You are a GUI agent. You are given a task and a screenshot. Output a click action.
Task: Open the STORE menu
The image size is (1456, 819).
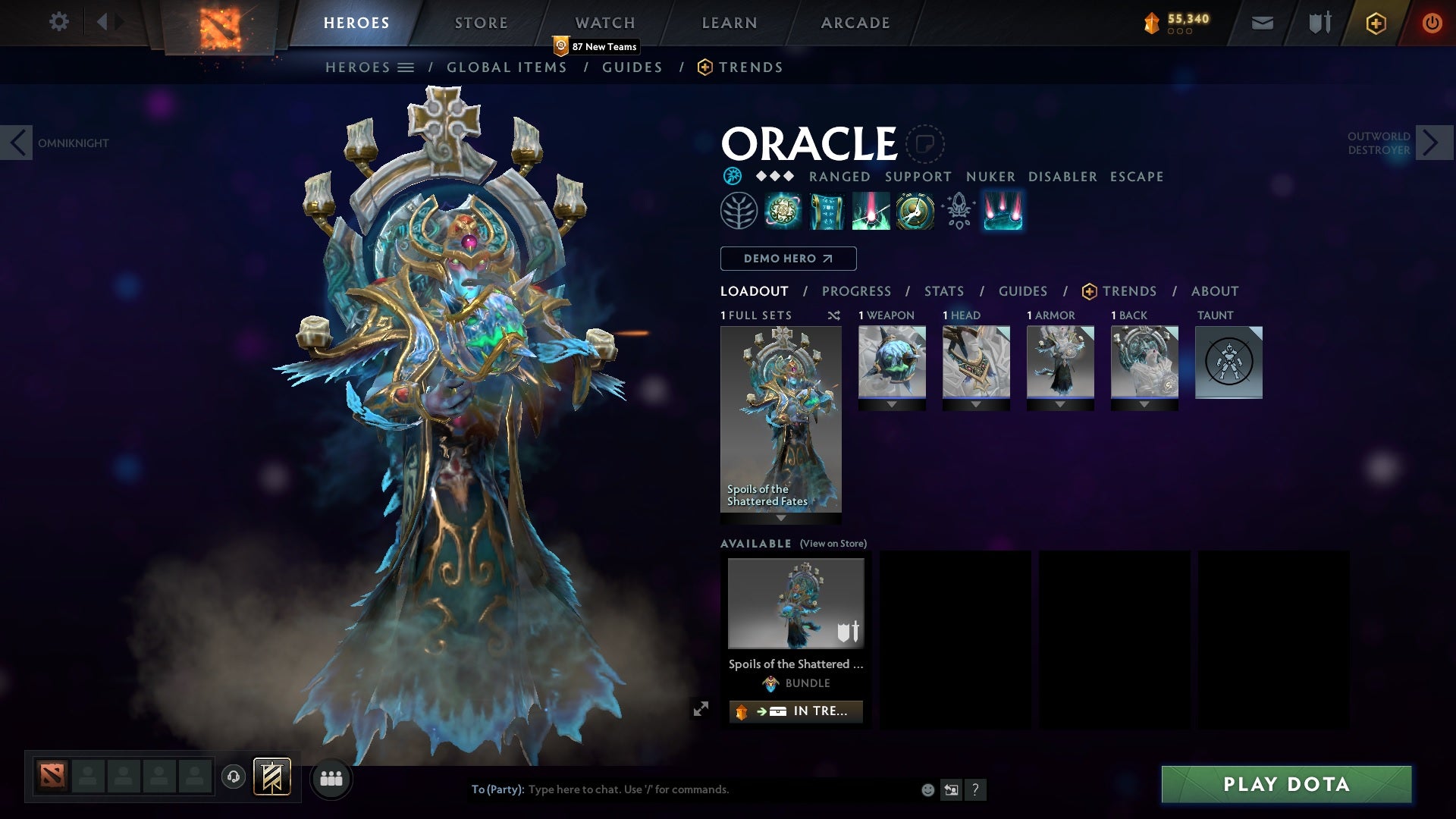tap(481, 22)
